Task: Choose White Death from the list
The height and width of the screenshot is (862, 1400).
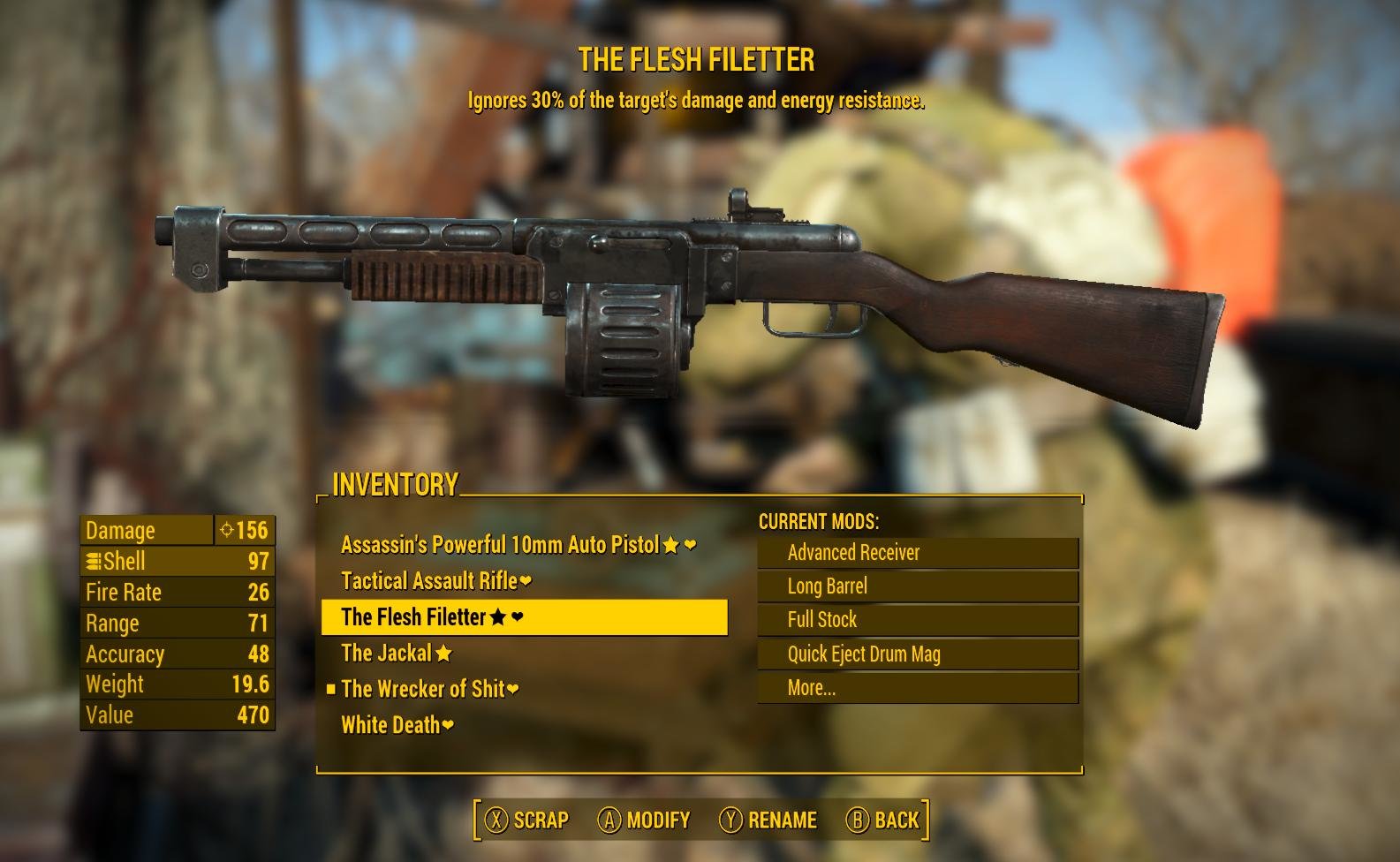Action: 391,725
